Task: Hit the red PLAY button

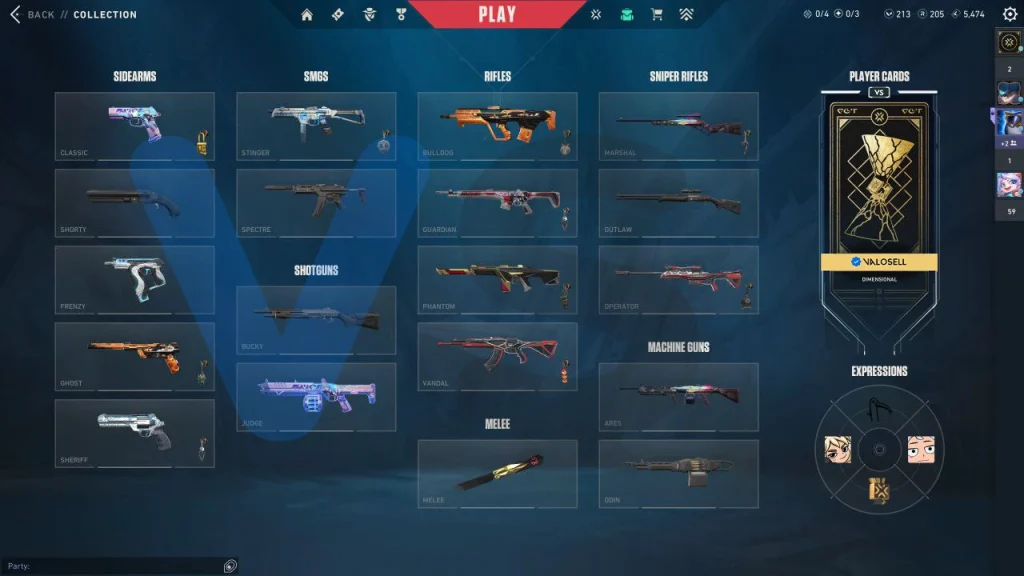Action: (x=497, y=14)
